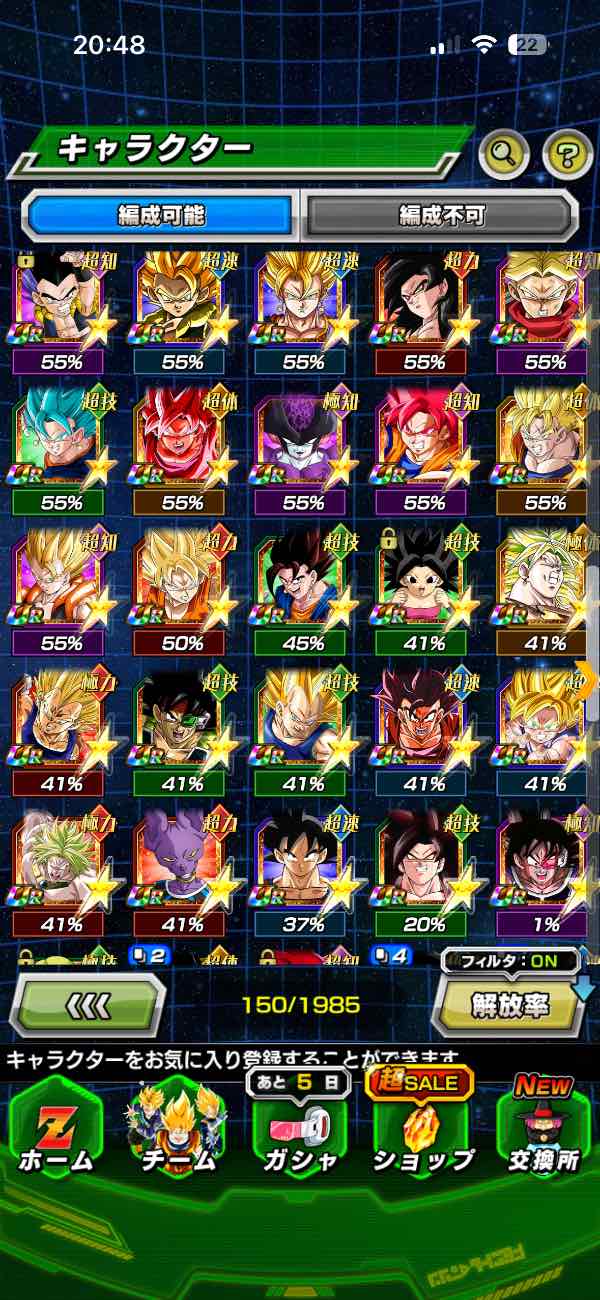600x1300 pixels.
Task: Switch to the 編成可能 tab
Action: tap(161, 215)
